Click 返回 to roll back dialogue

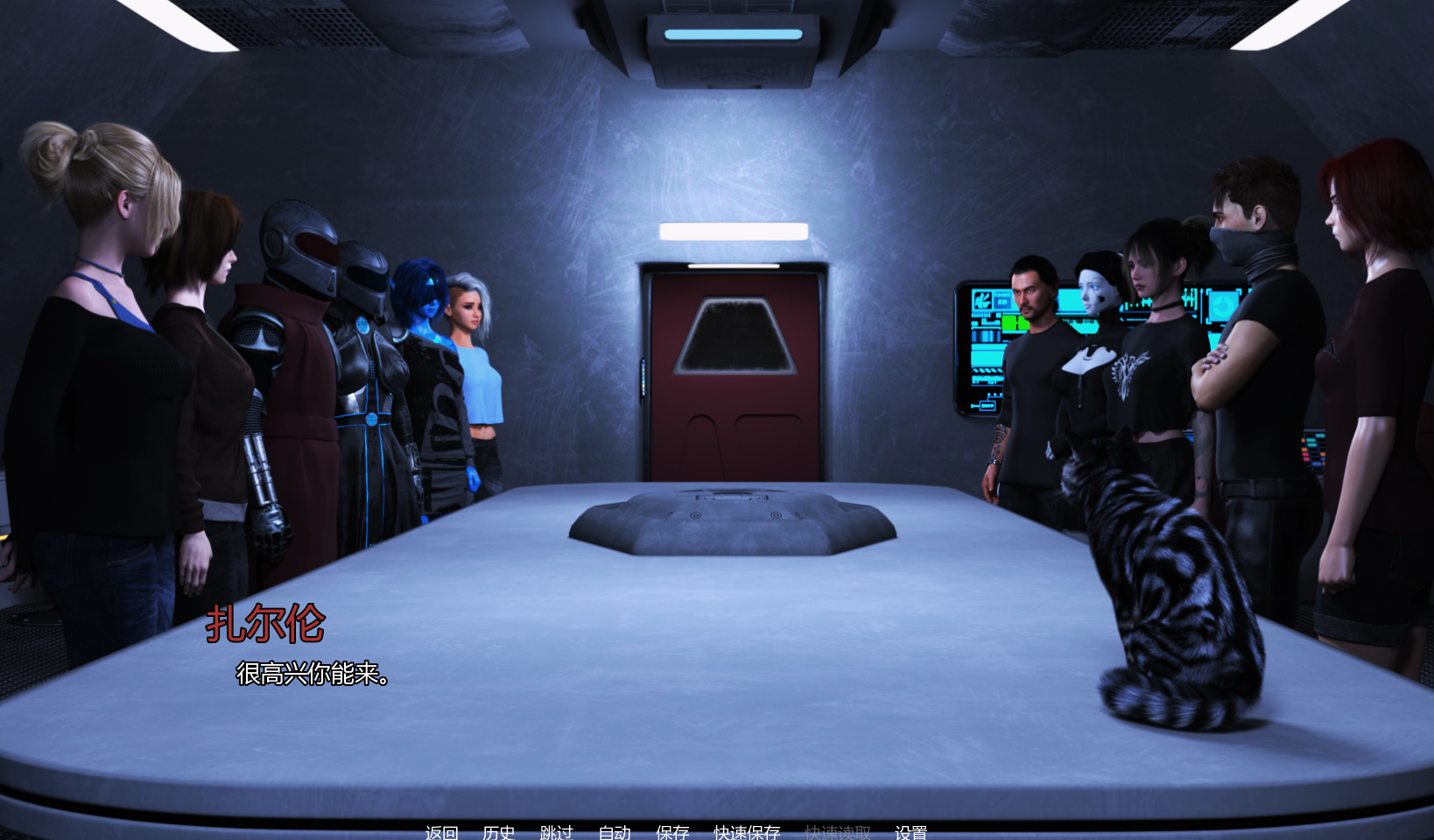click(441, 832)
